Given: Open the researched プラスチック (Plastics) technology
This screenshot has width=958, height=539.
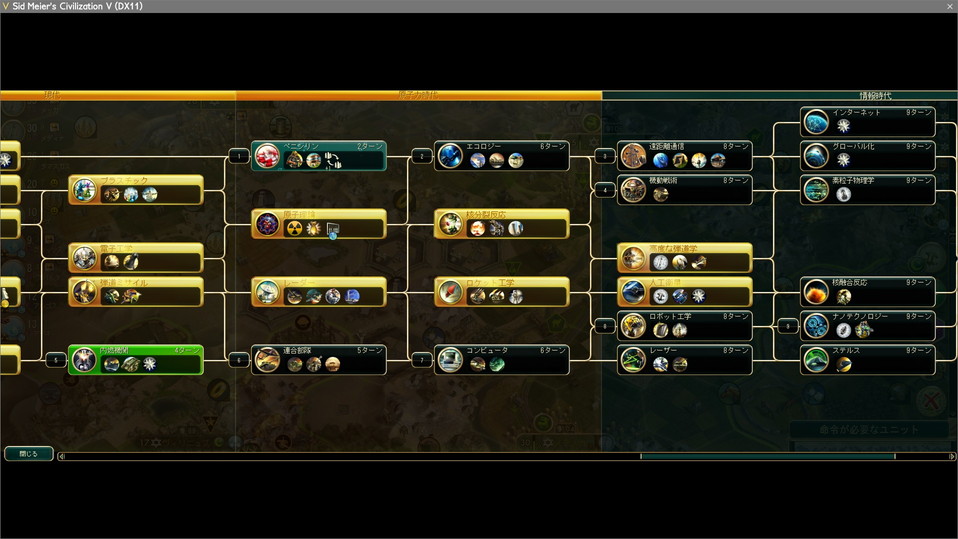Looking at the screenshot, I should (136, 189).
